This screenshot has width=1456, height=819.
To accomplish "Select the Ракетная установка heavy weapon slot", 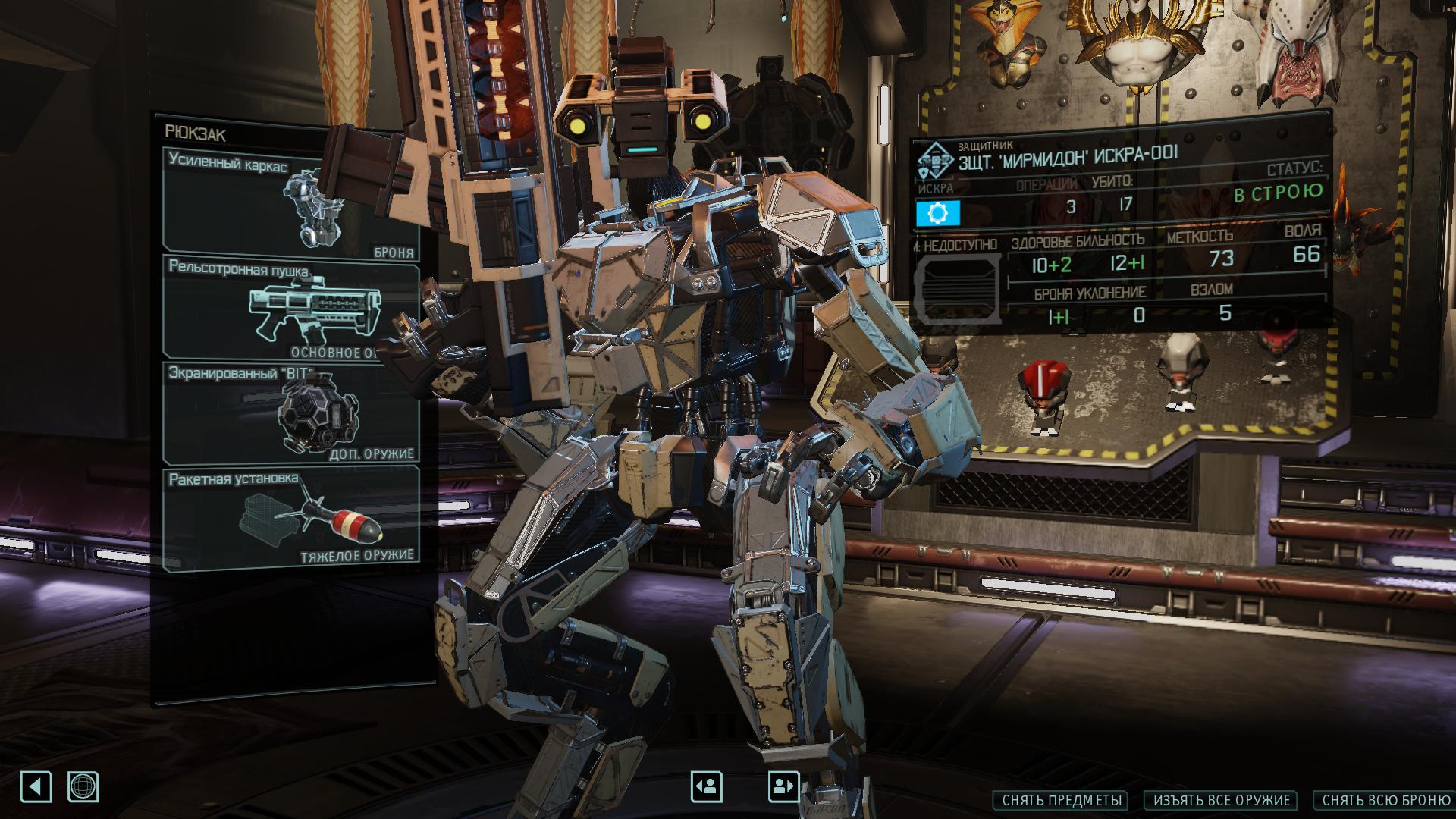I will pyautogui.click(x=290, y=517).
